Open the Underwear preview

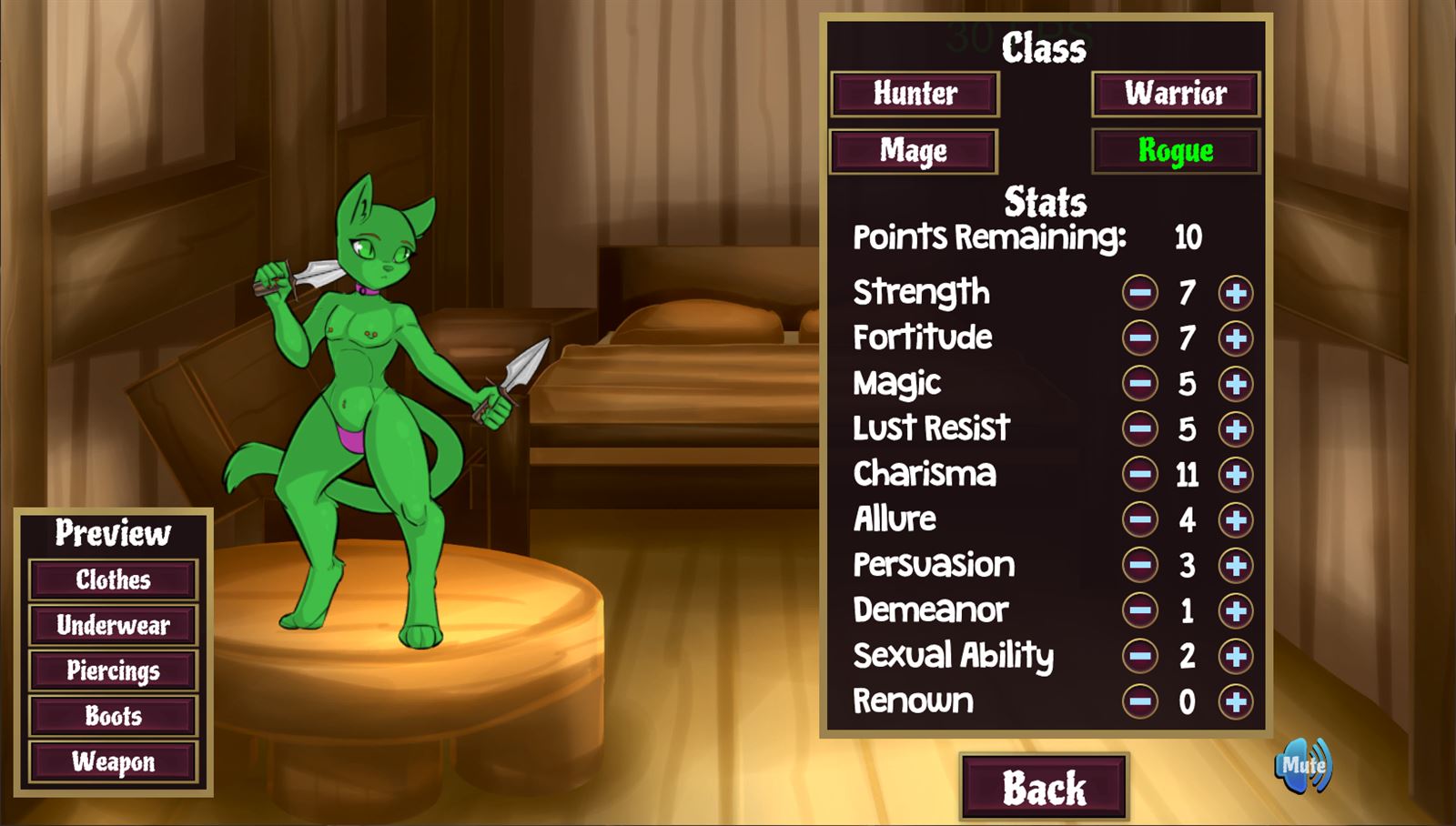pos(113,626)
